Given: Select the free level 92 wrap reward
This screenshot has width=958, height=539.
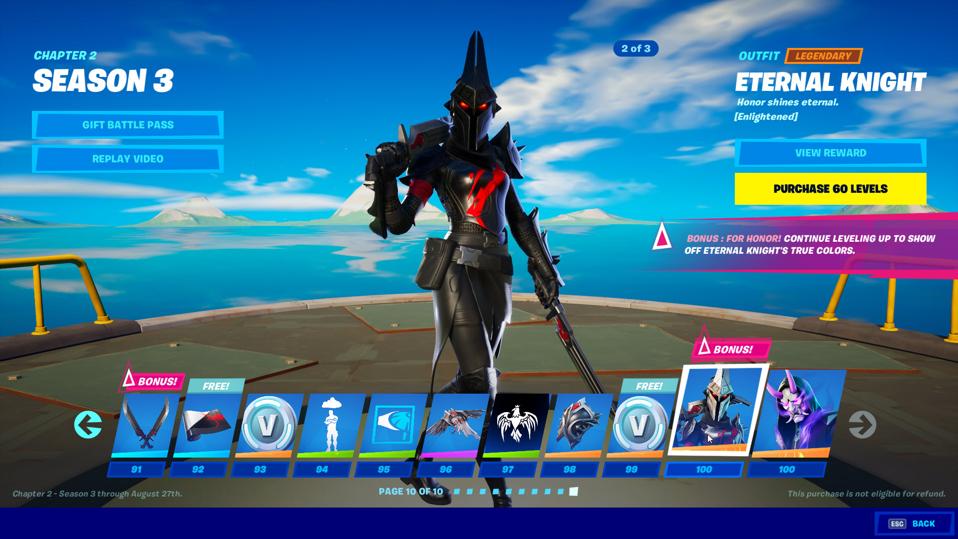Looking at the screenshot, I should point(205,425).
